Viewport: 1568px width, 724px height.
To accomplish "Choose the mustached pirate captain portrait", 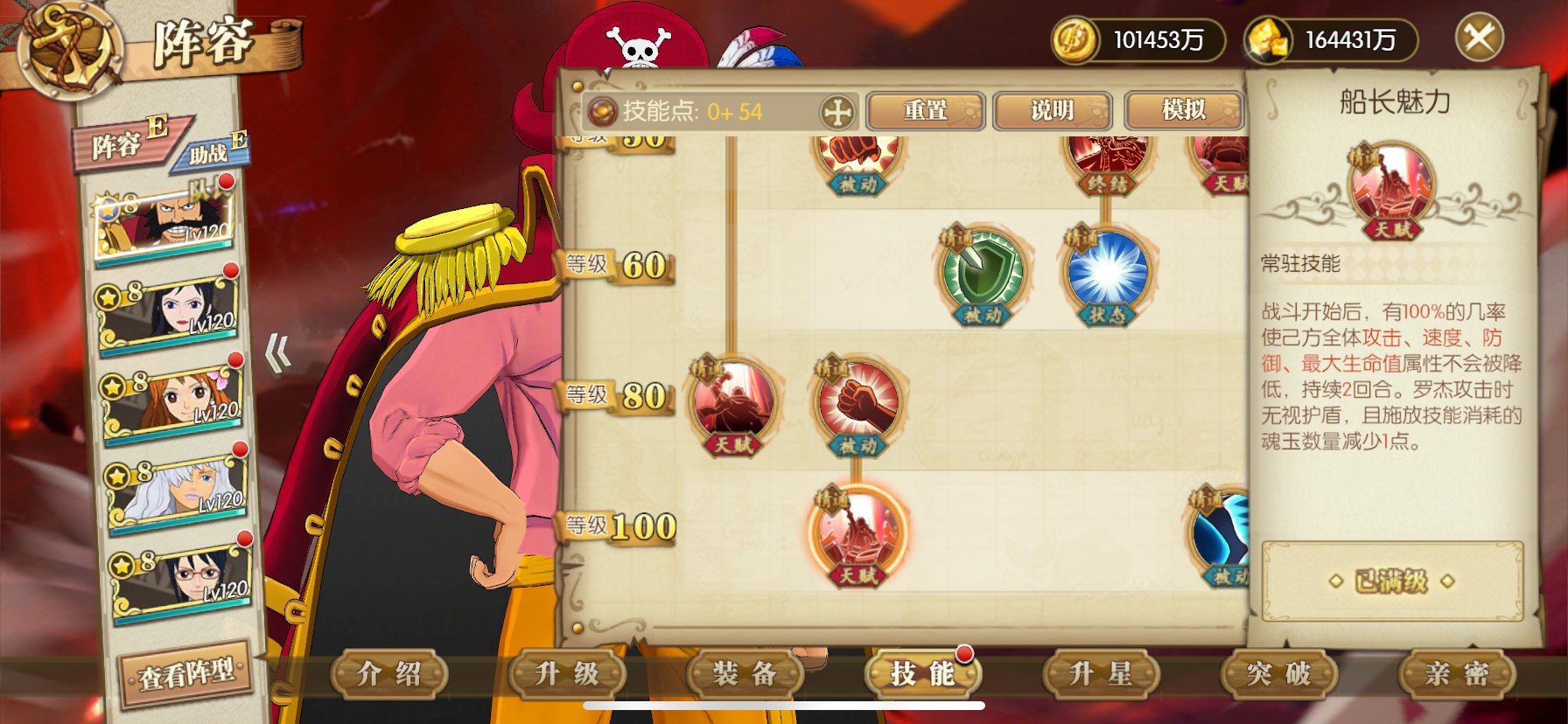I will coord(165,221).
